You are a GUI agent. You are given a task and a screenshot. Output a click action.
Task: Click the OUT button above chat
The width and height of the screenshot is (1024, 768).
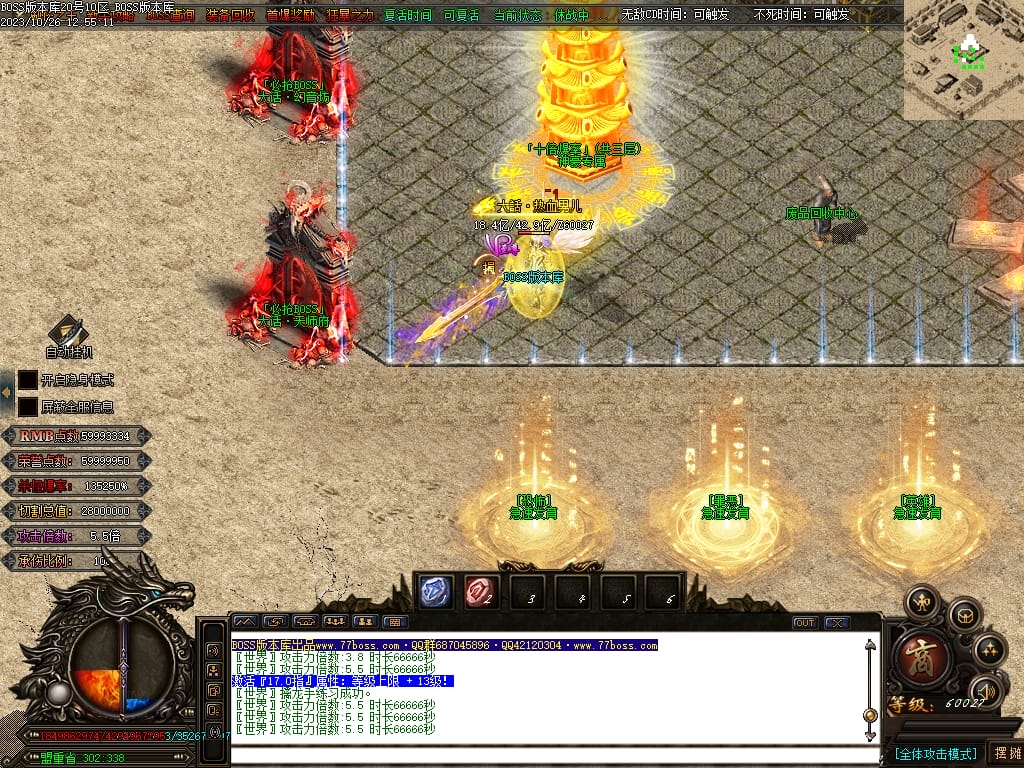pyautogui.click(x=805, y=622)
